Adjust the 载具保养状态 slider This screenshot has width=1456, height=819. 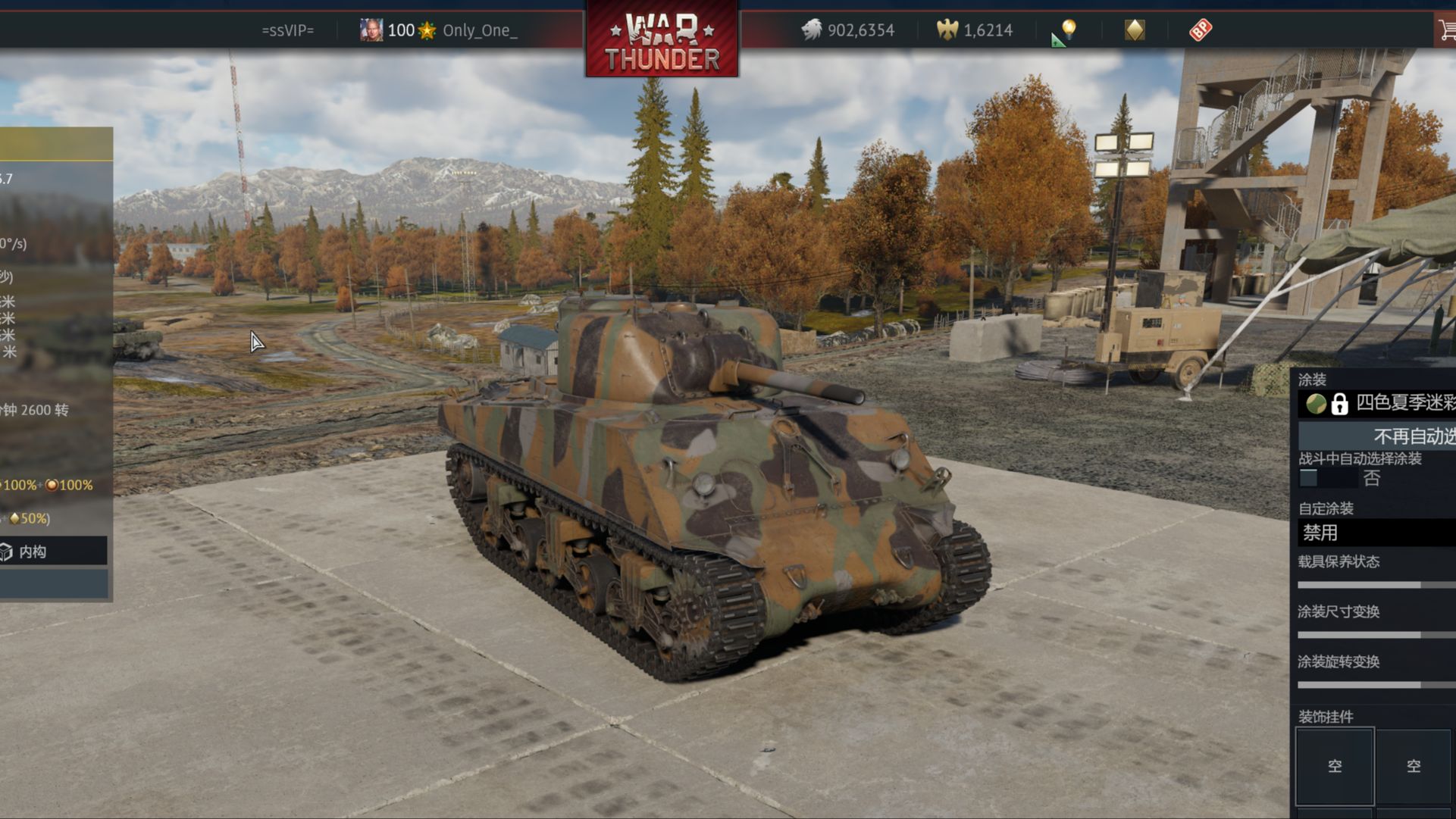(1420, 585)
